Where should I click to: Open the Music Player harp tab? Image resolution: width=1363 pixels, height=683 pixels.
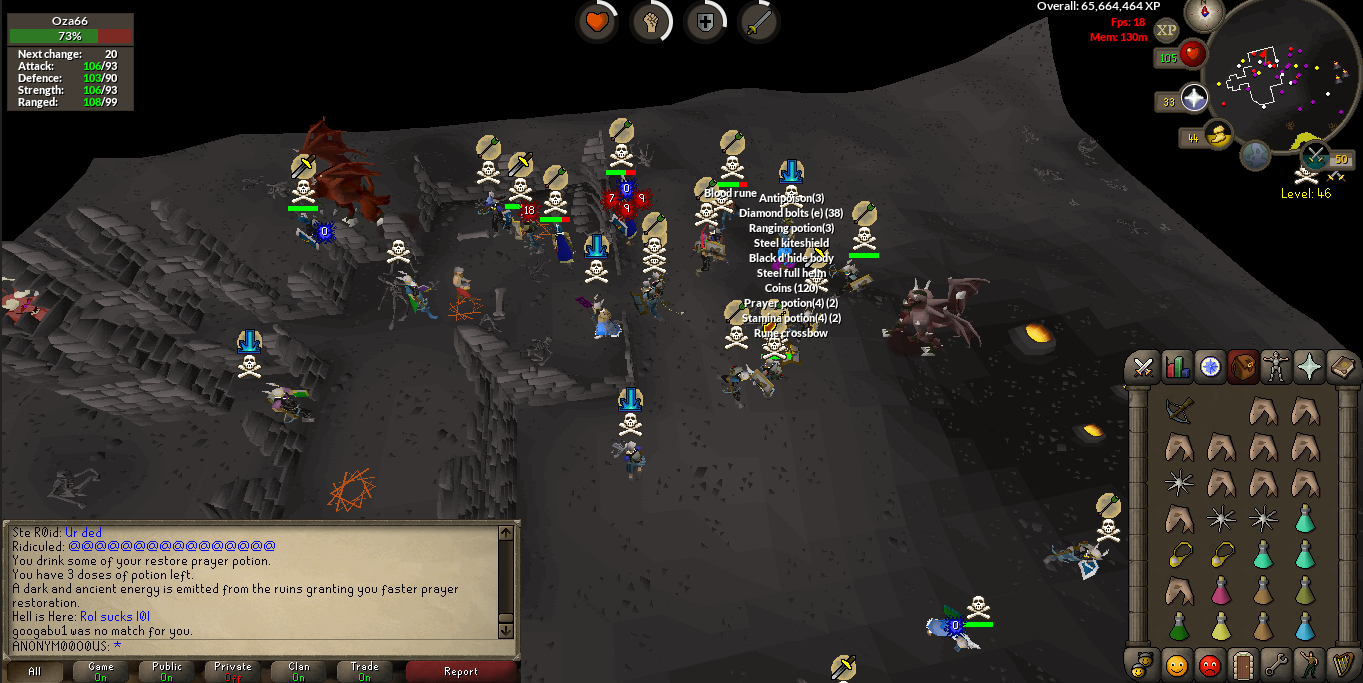[x=1341, y=663]
